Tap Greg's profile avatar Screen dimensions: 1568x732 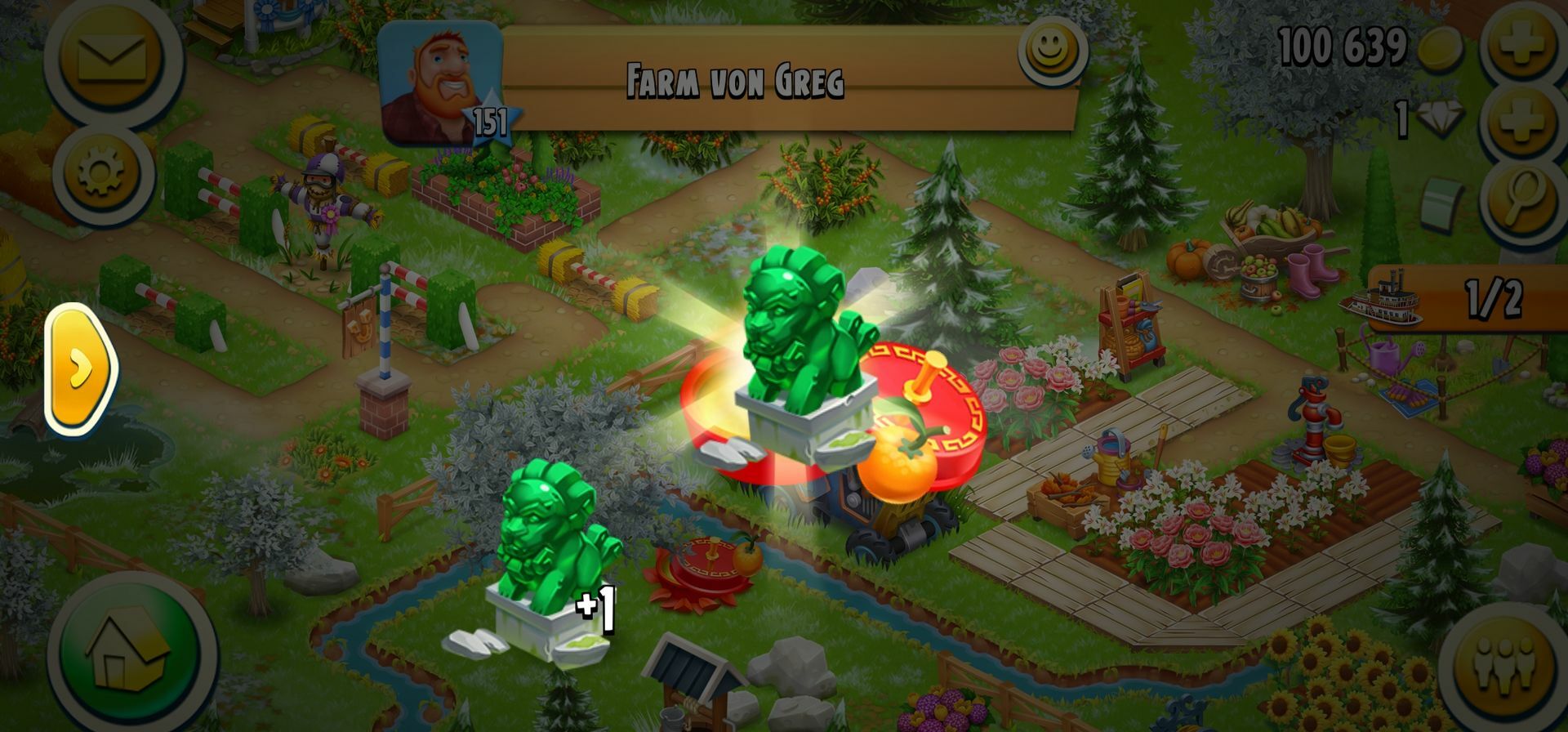point(439,84)
